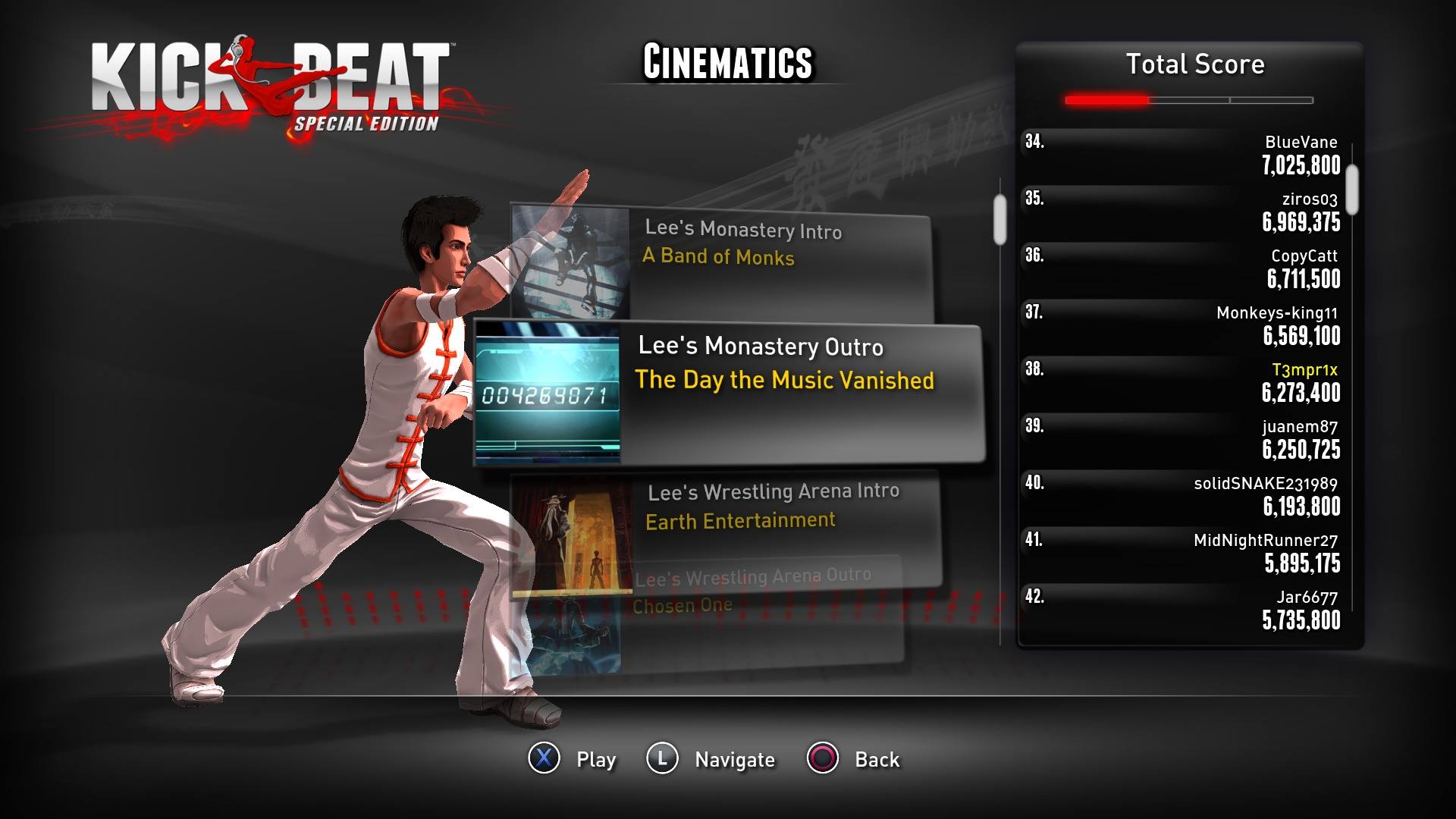This screenshot has height=819, width=1456.
Task: Select the BlueVane score entry
Action: [1191, 154]
